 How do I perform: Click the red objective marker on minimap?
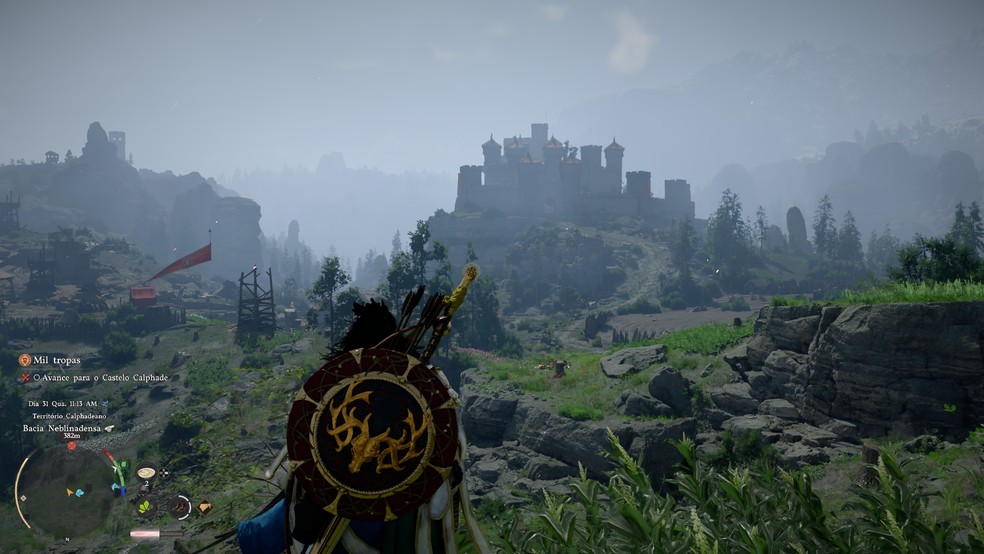pyautogui.click(x=71, y=446)
